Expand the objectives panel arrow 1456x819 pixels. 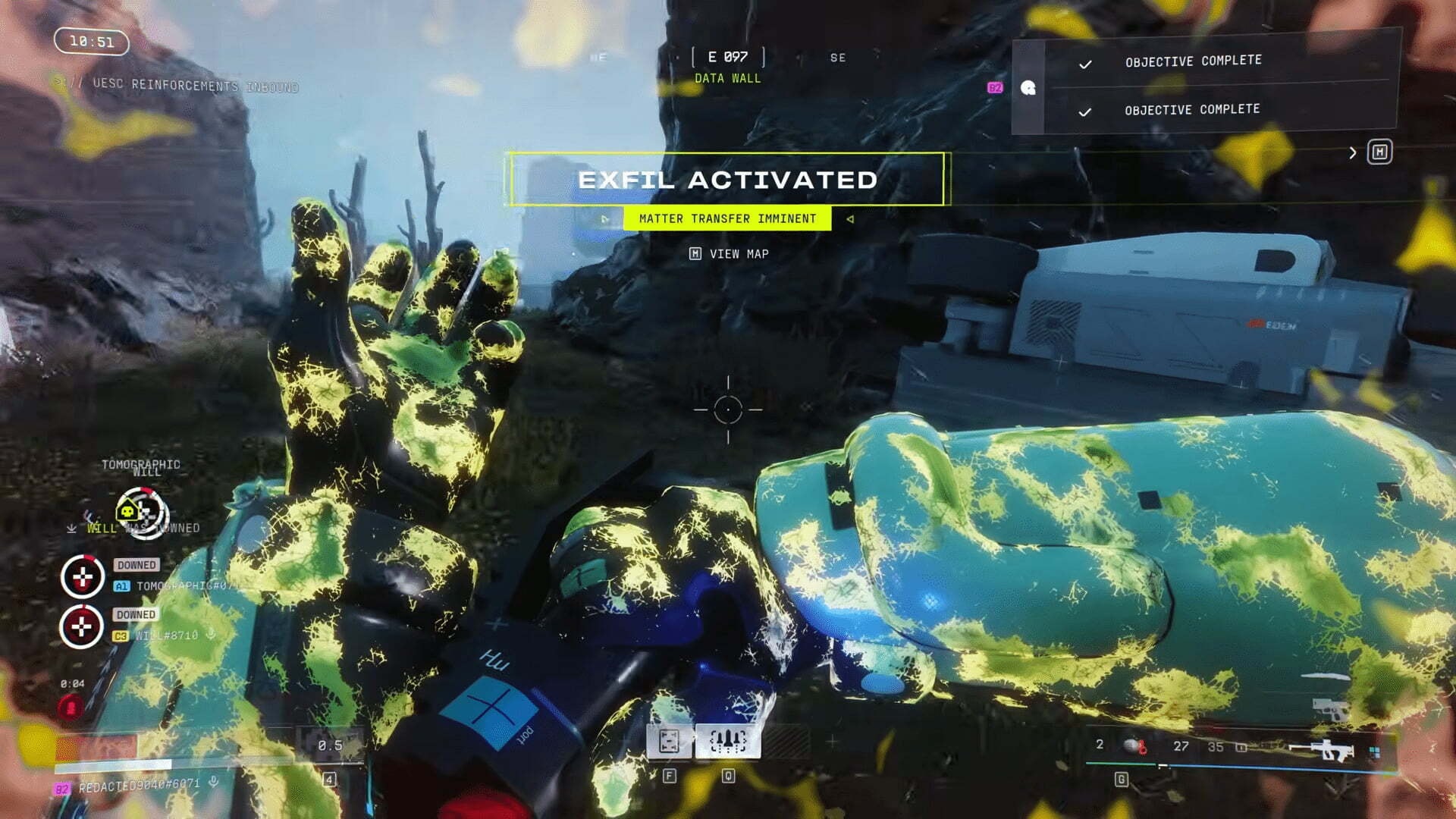coord(1353,153)
